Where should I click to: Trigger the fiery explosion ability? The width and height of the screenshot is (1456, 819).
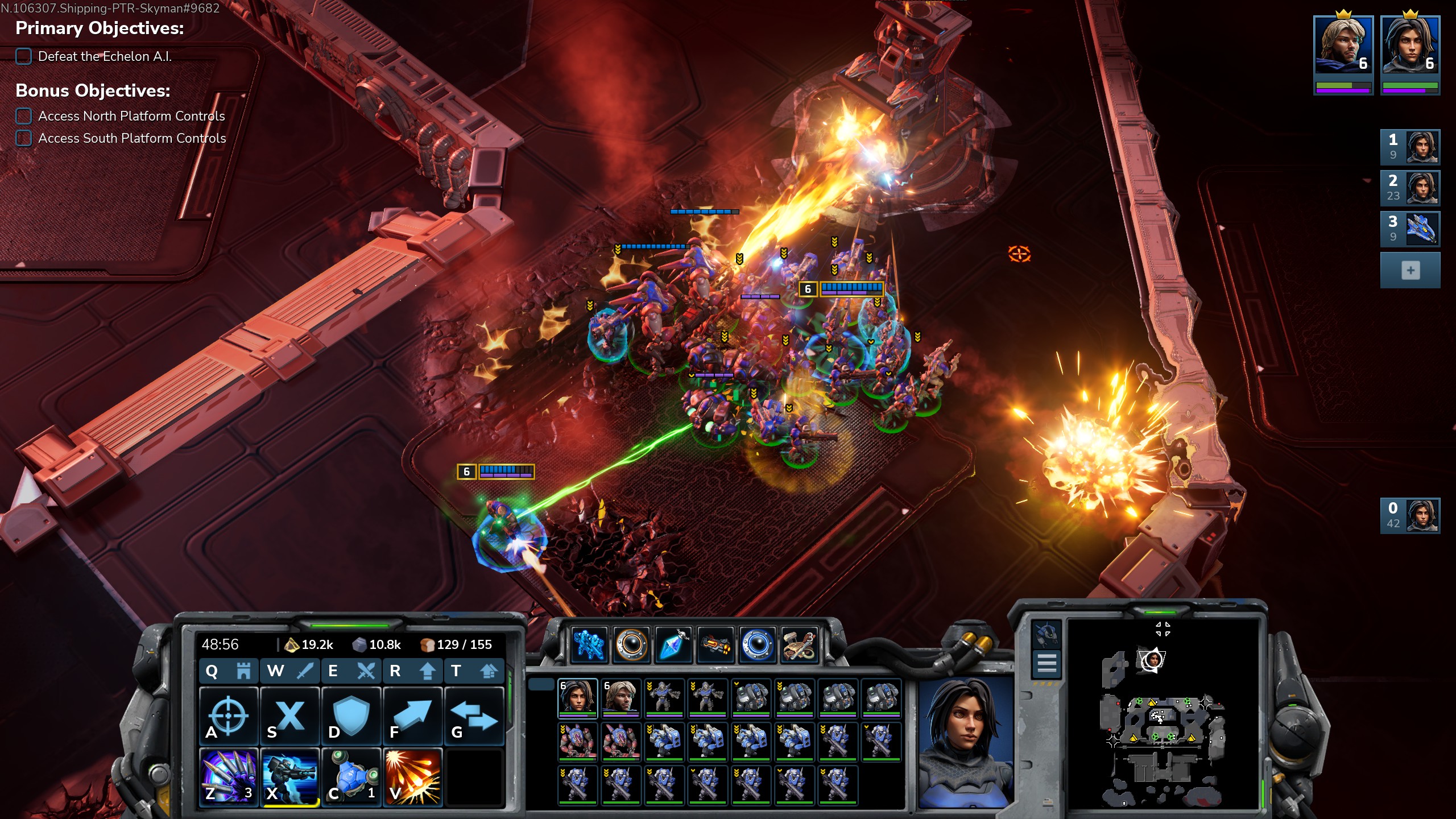click(x=412, y=777)
